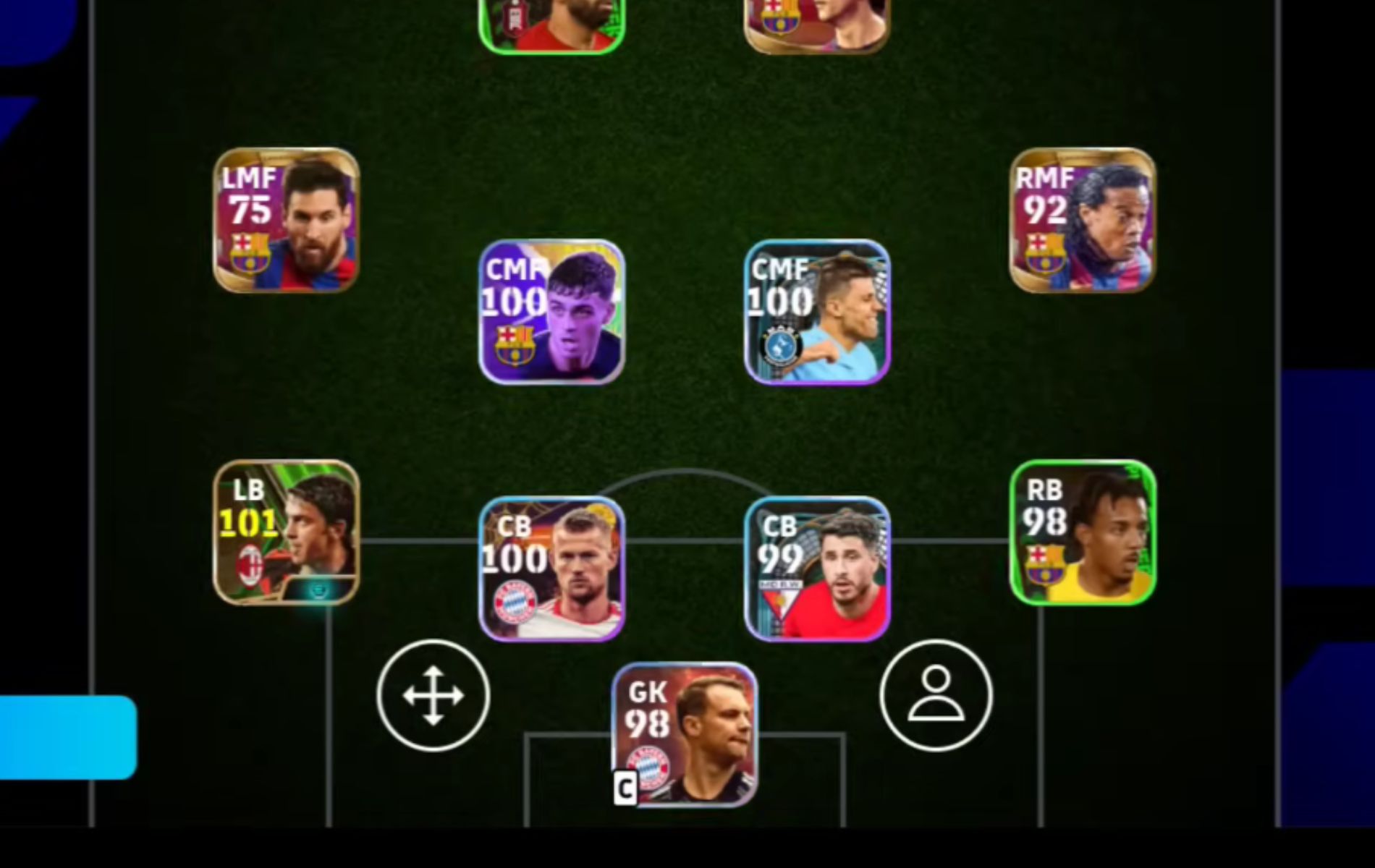
Task: Open the player profile person icon
Action: point(936,694)
